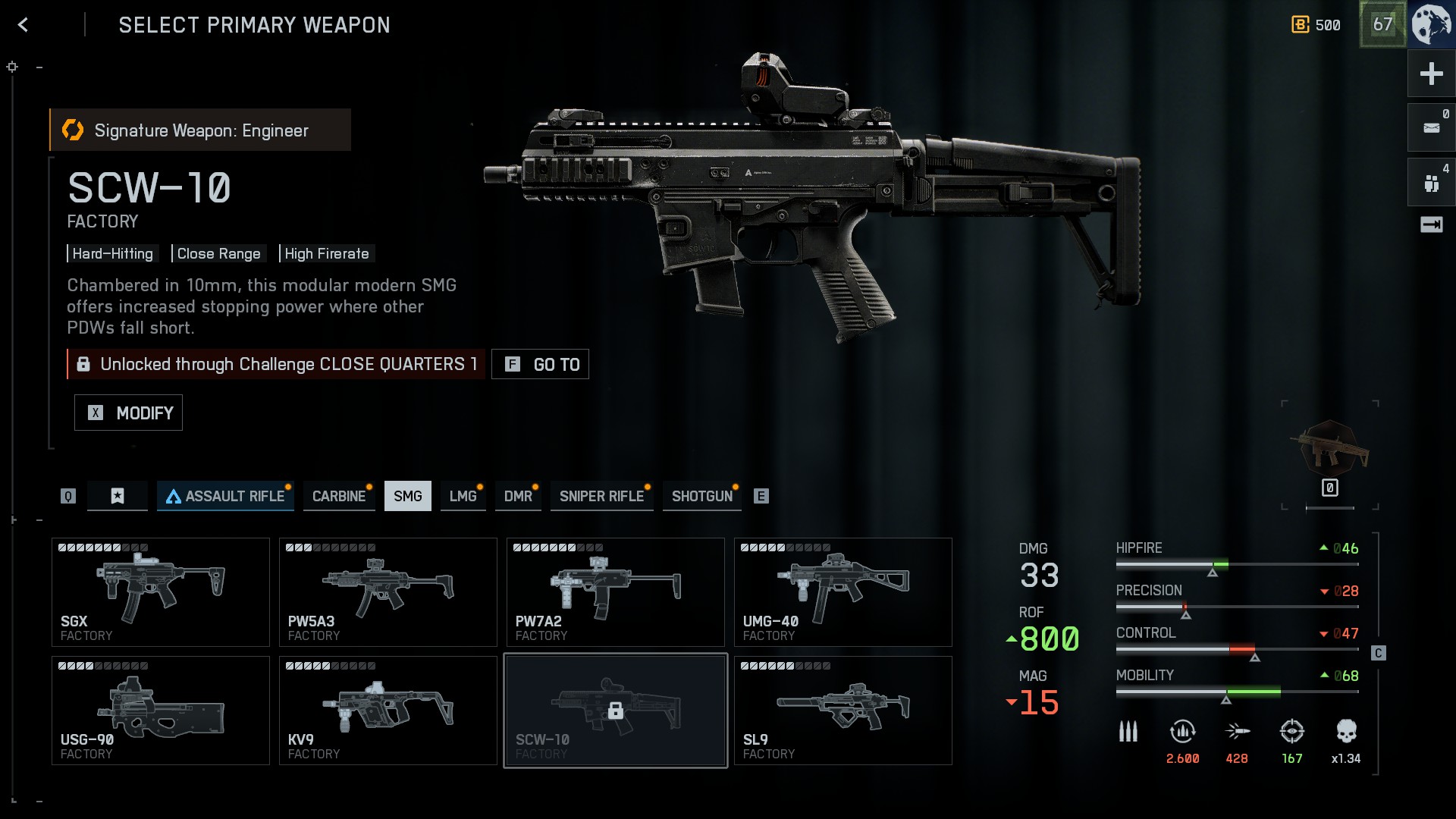The width and height of the screenshot is (1456, 819).
Task: Show the favorites star tab
Action: [x=118, y=496]
